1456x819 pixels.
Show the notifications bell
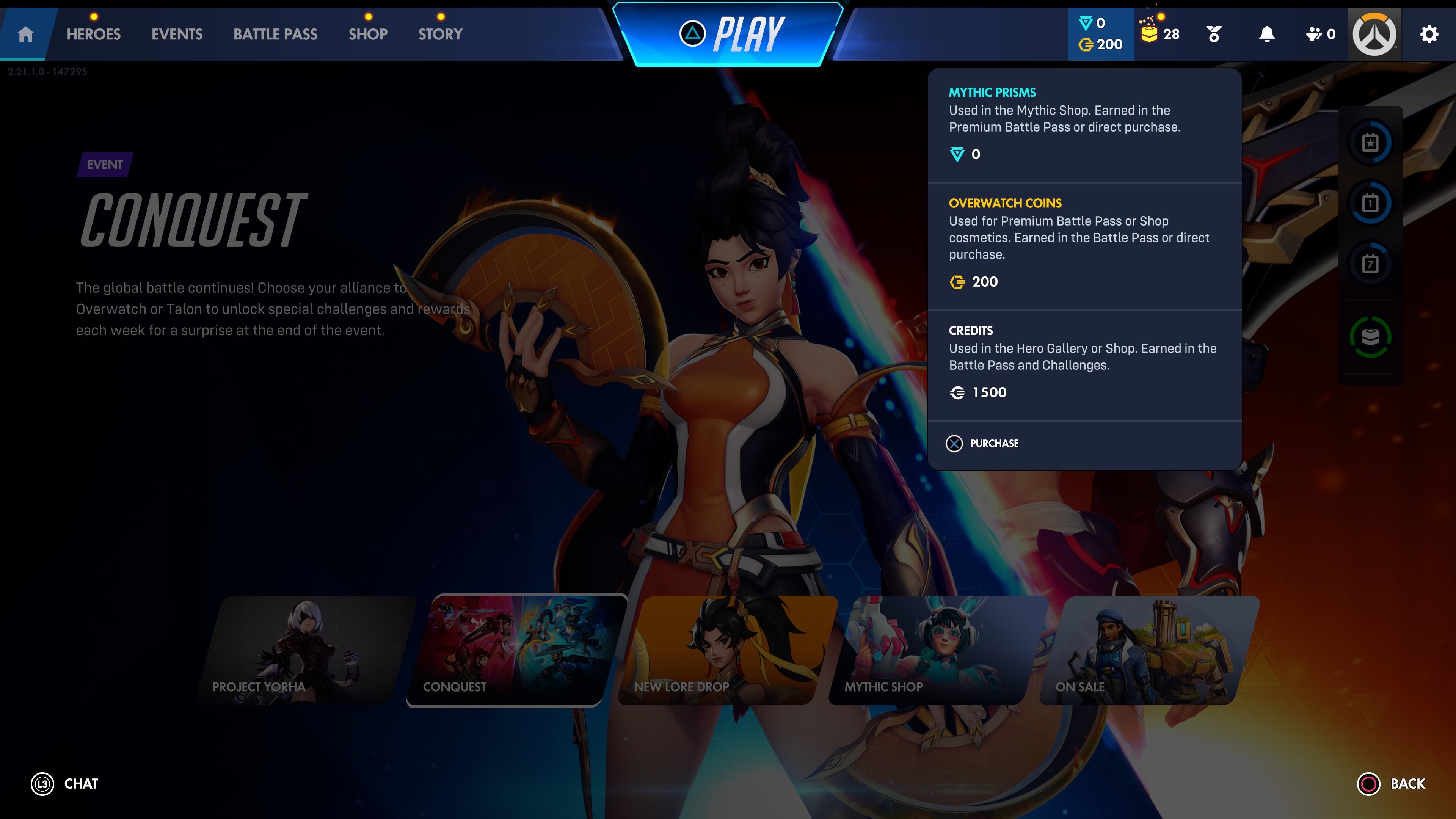(1267, 35)
